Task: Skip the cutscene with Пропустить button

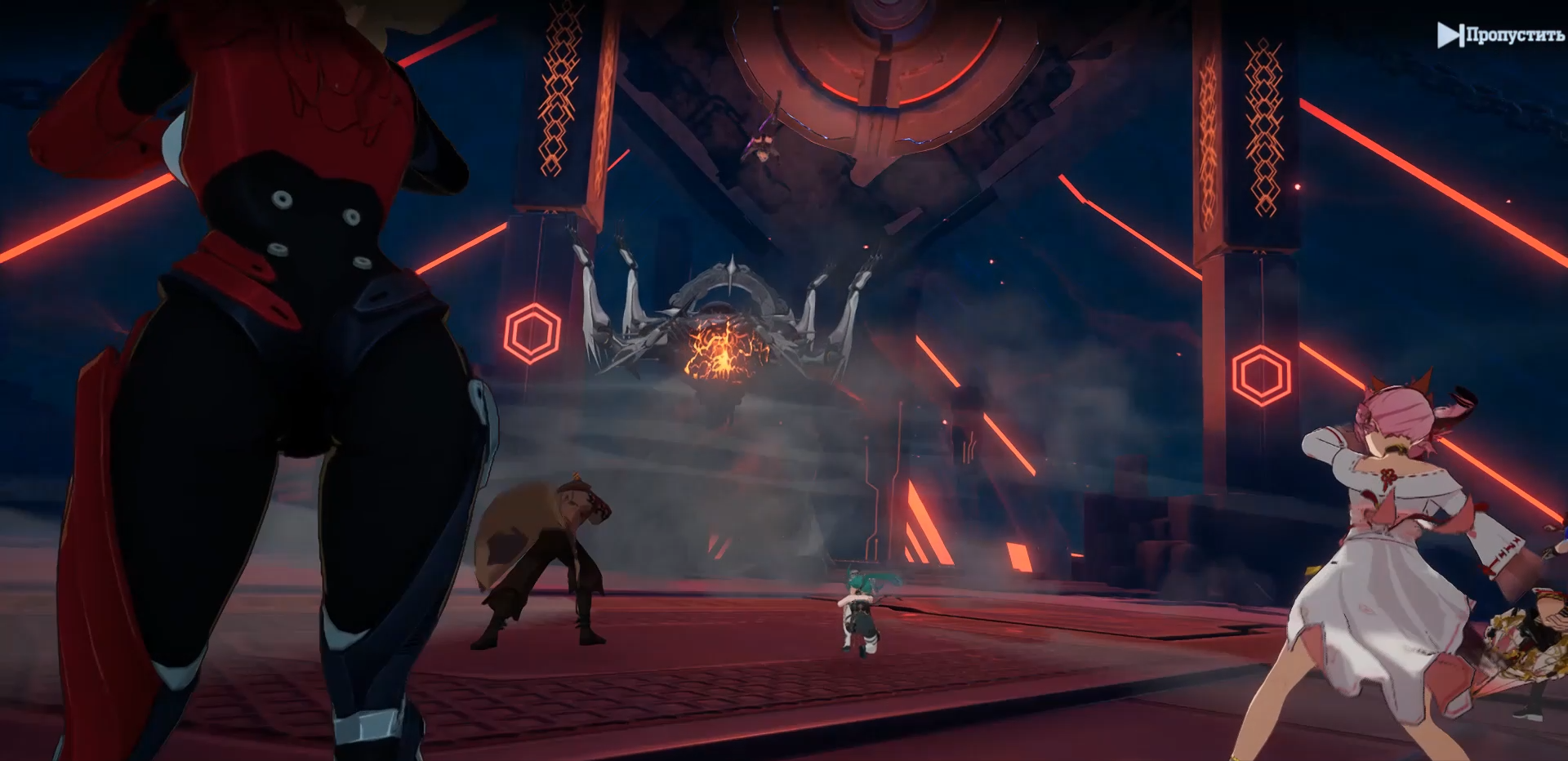Action: click(x=1500, y=35)
